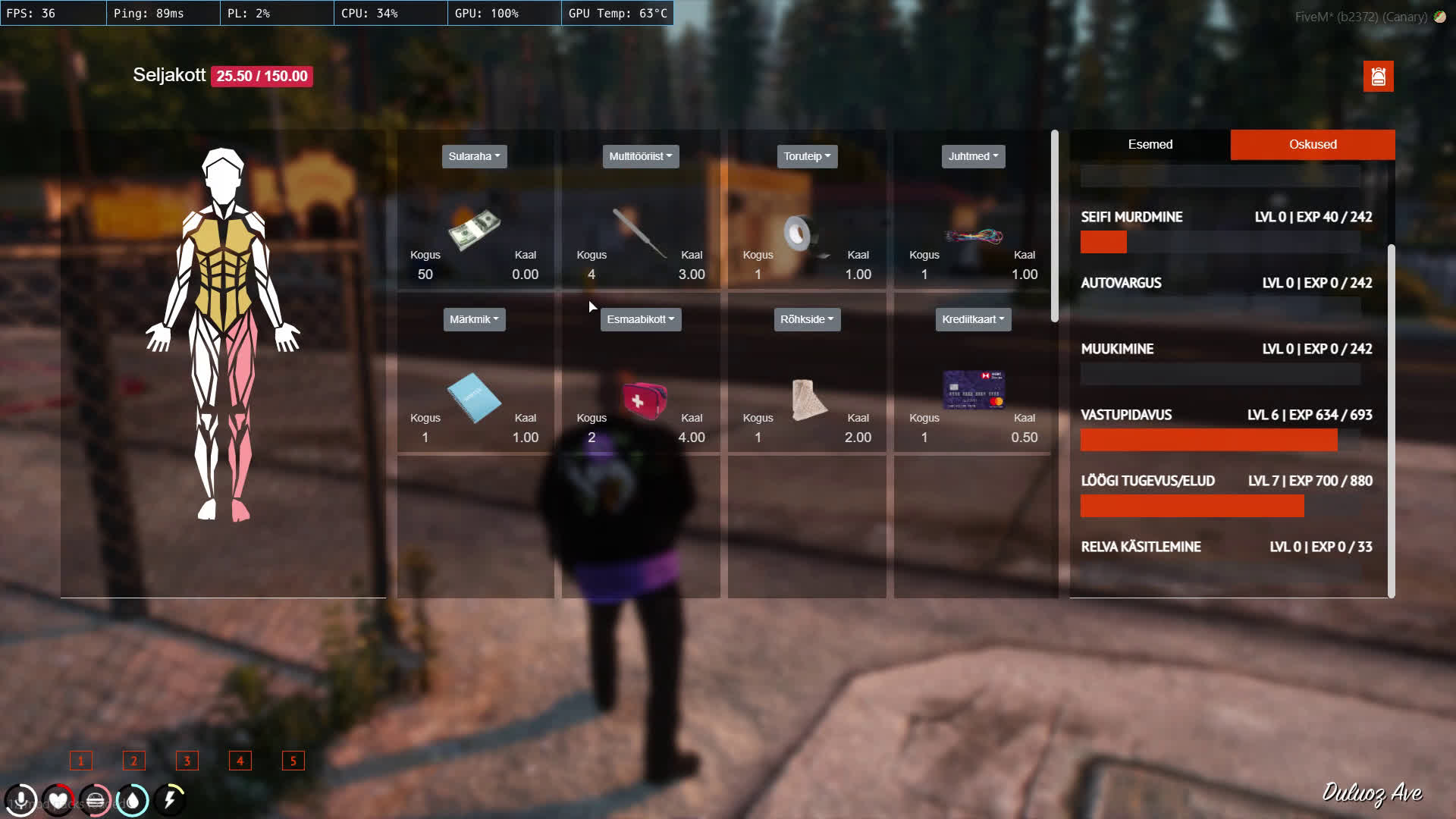Image resolution: width=1456 pixels, height=819 pixels.
Task: Open the Krediitkaart dropdown
Action: point(973,319)
